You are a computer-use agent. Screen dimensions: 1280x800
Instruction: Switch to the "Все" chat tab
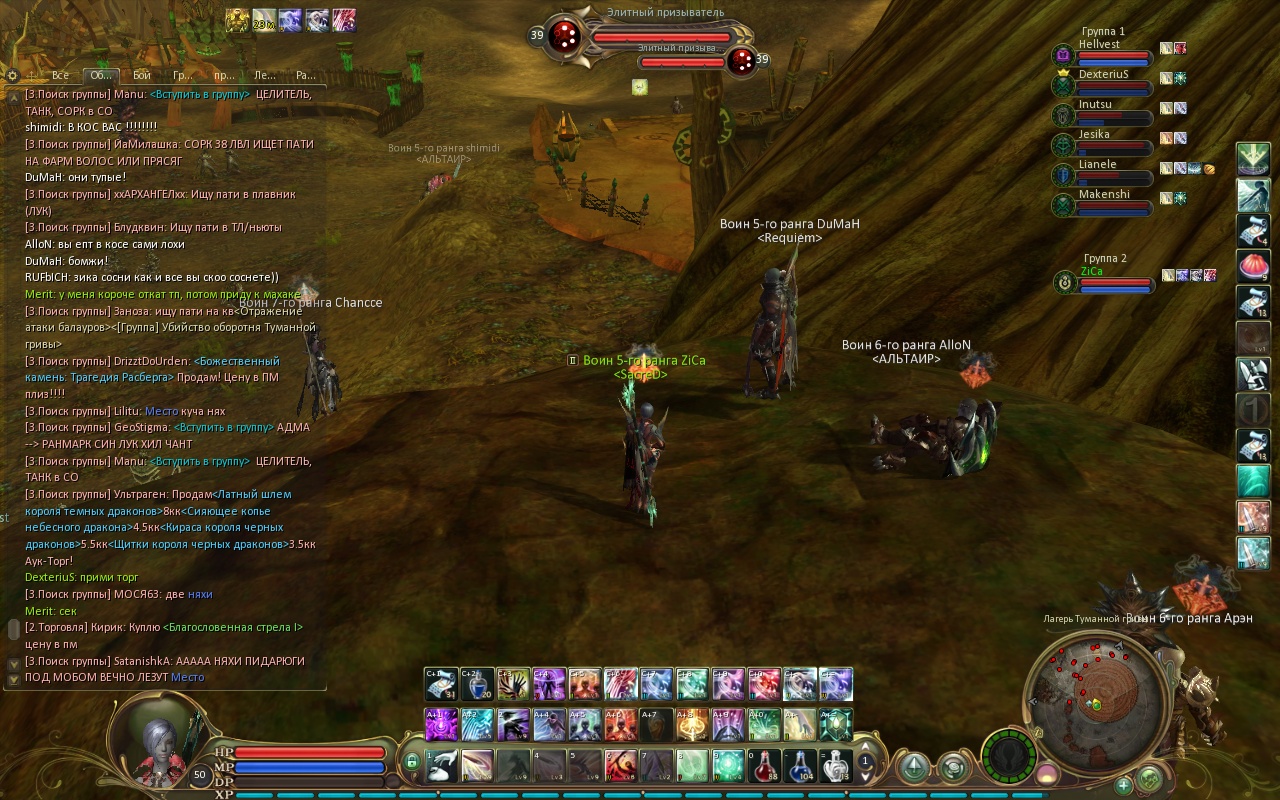(x=60, y=75)
